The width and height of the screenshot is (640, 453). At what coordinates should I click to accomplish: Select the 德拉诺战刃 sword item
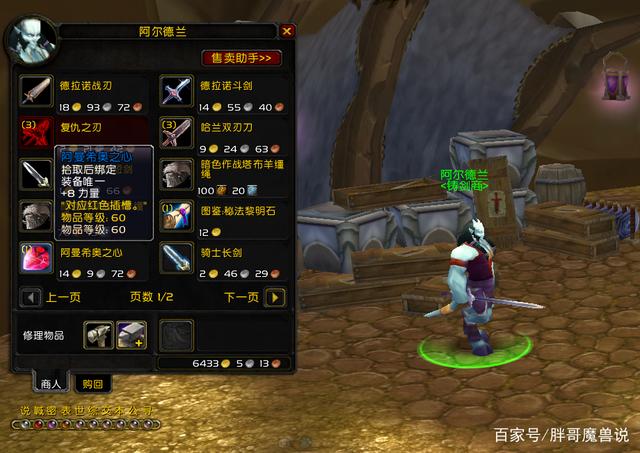coord(36,88)
